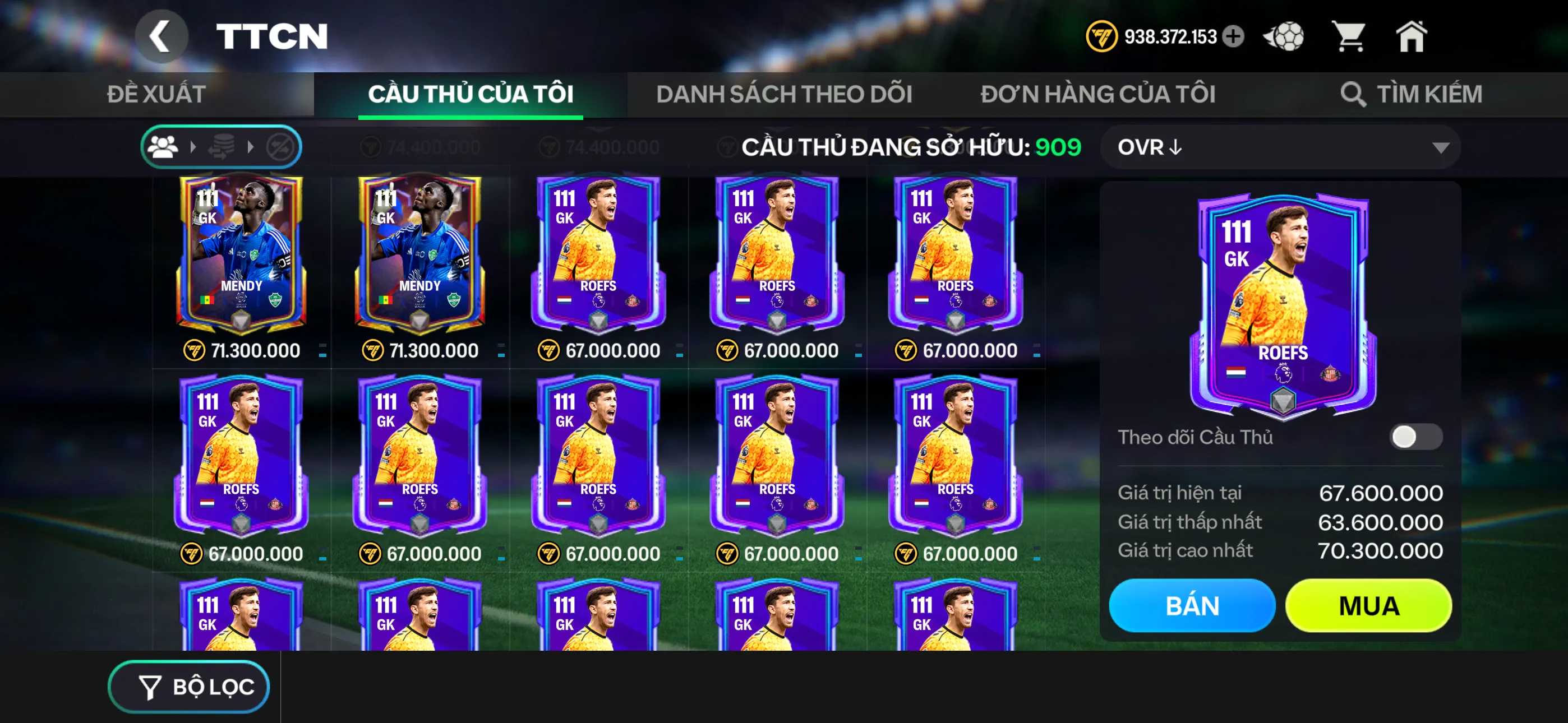Expand the filter bar chevron after the players icon
This screenshot has width=1568, height=723.
pyautogui.click(x=193, y=146)
